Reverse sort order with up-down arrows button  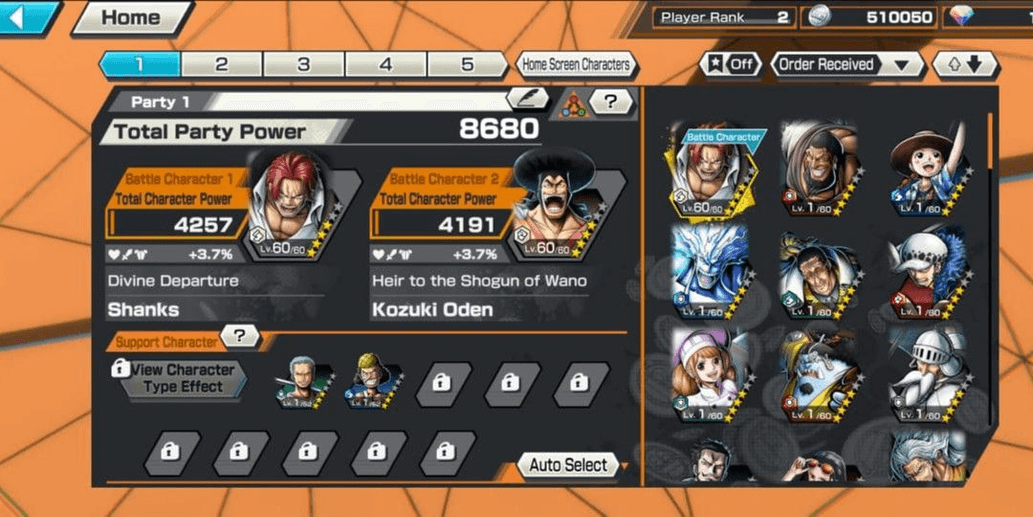point(964,65)
